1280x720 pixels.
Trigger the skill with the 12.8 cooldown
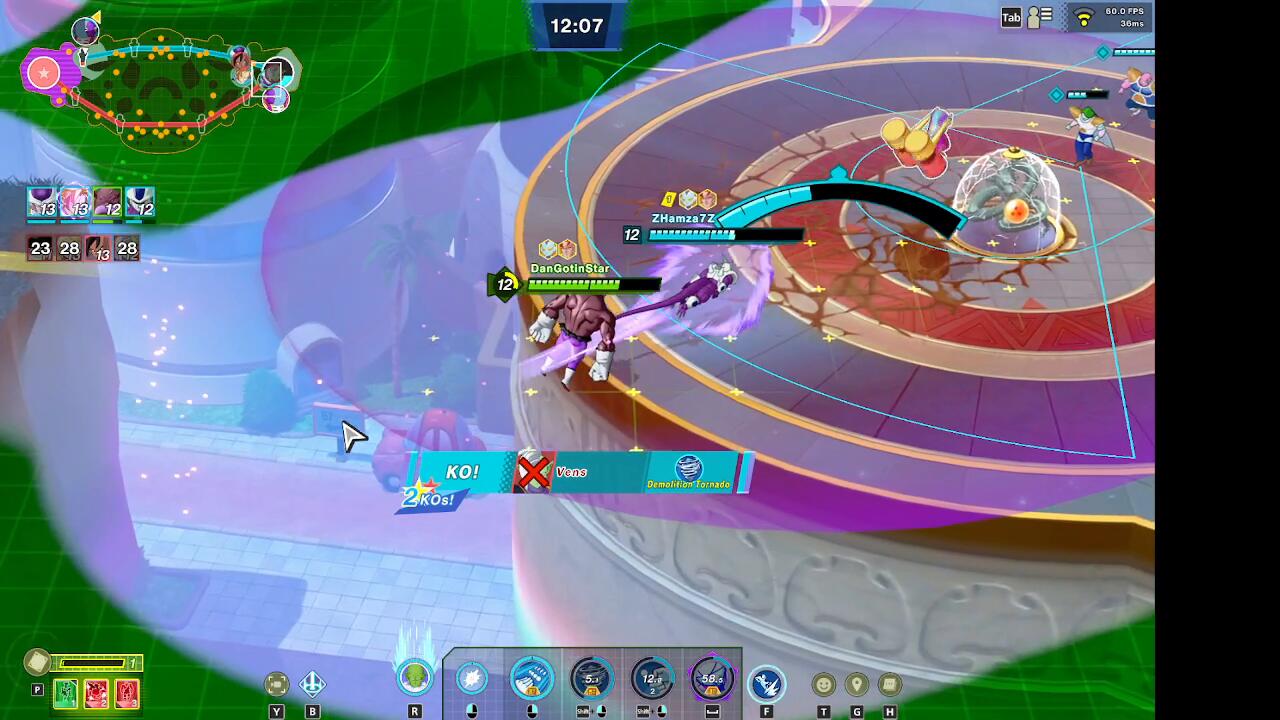click(652, 680)
